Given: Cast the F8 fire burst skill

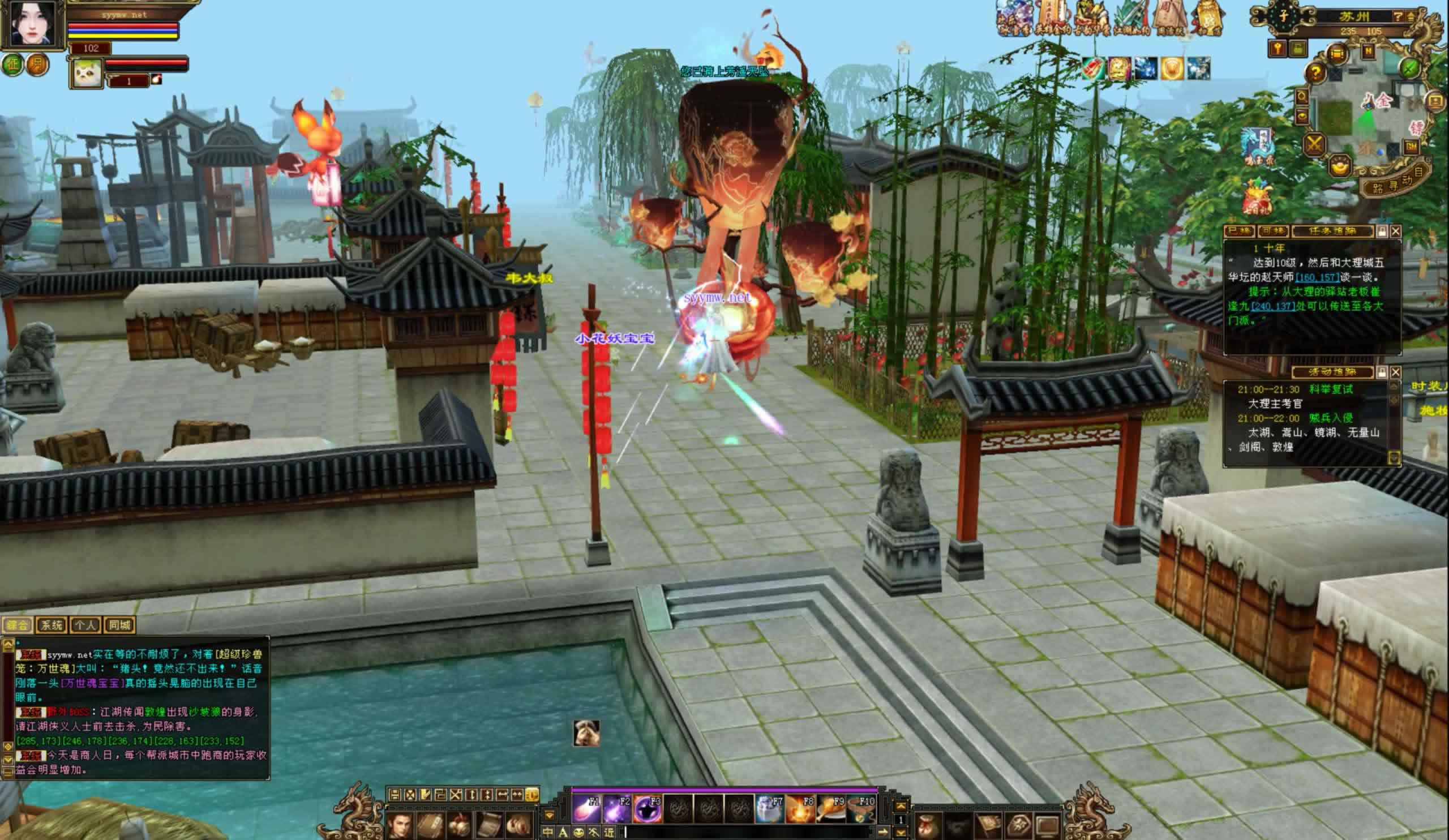Looking at the screenshot, I should [800, 810].
